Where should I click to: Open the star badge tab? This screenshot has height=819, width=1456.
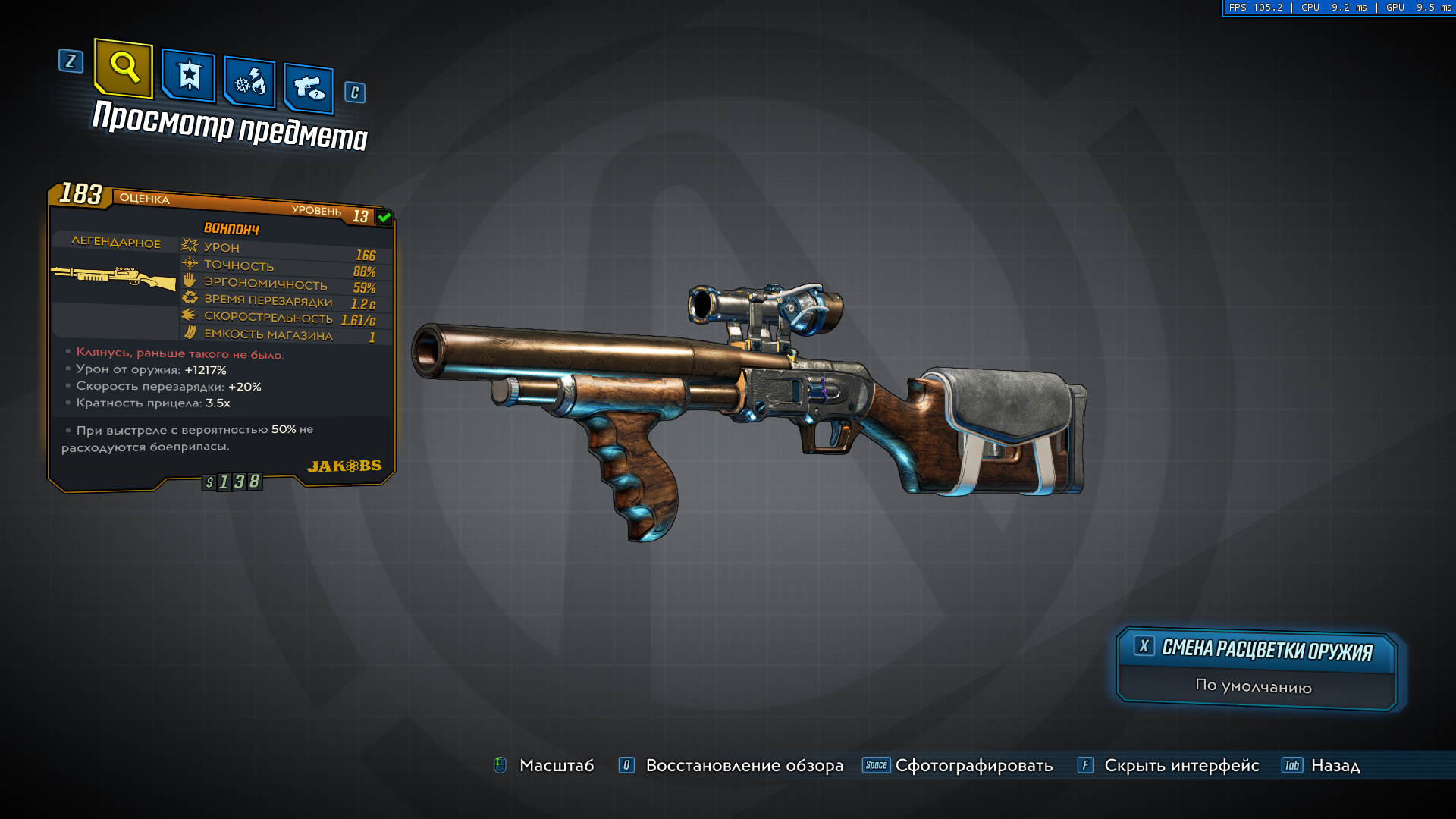coord(189,76)
